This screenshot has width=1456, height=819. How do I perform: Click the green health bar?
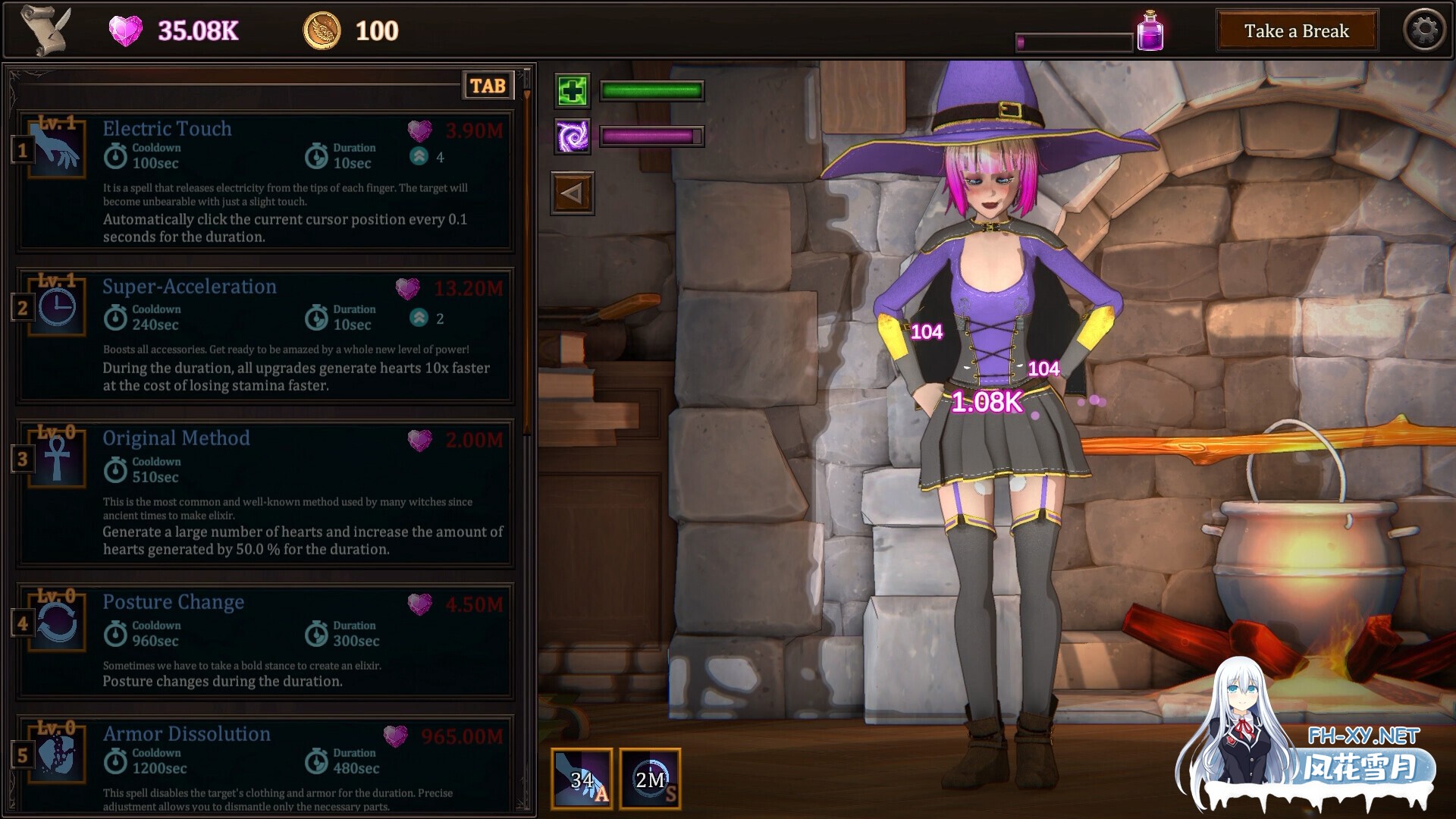point(651,91)
